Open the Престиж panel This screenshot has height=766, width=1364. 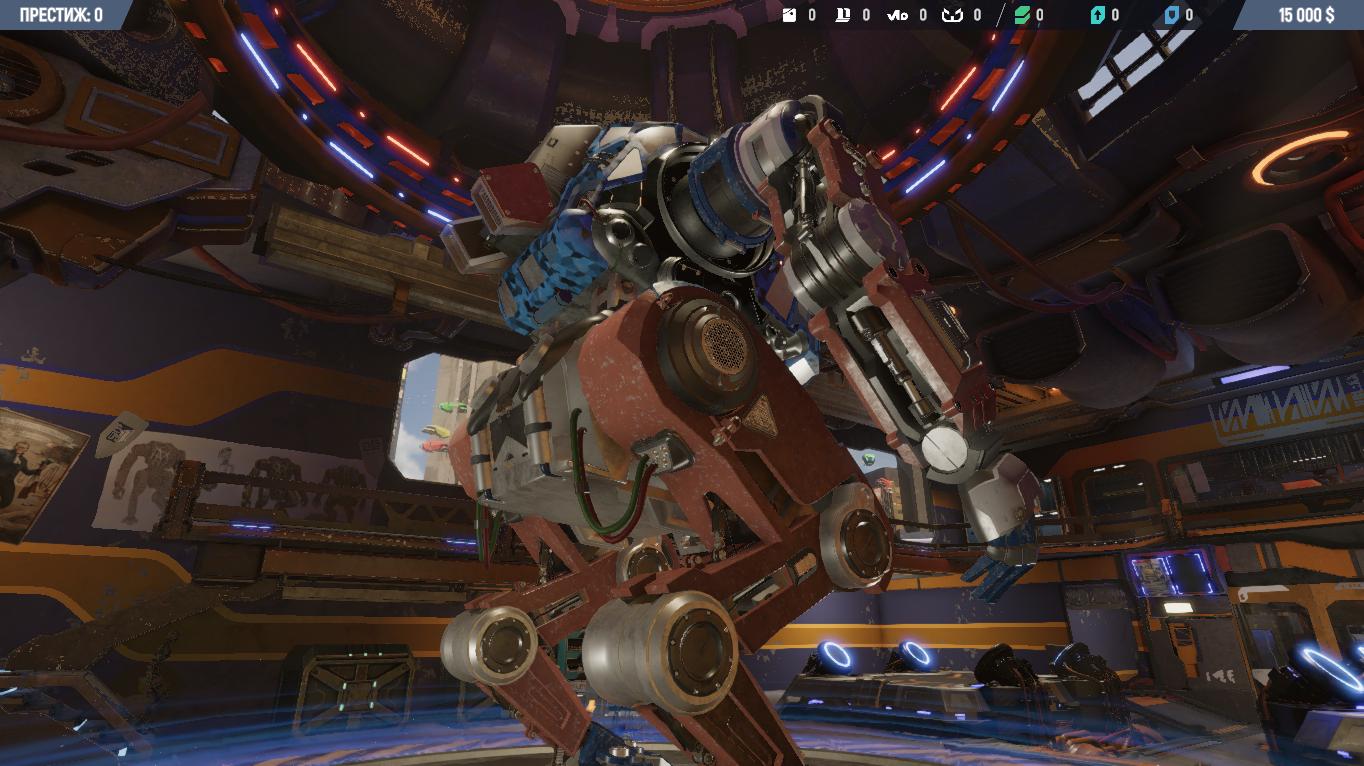pyautogui.click(x=61, y=15)
